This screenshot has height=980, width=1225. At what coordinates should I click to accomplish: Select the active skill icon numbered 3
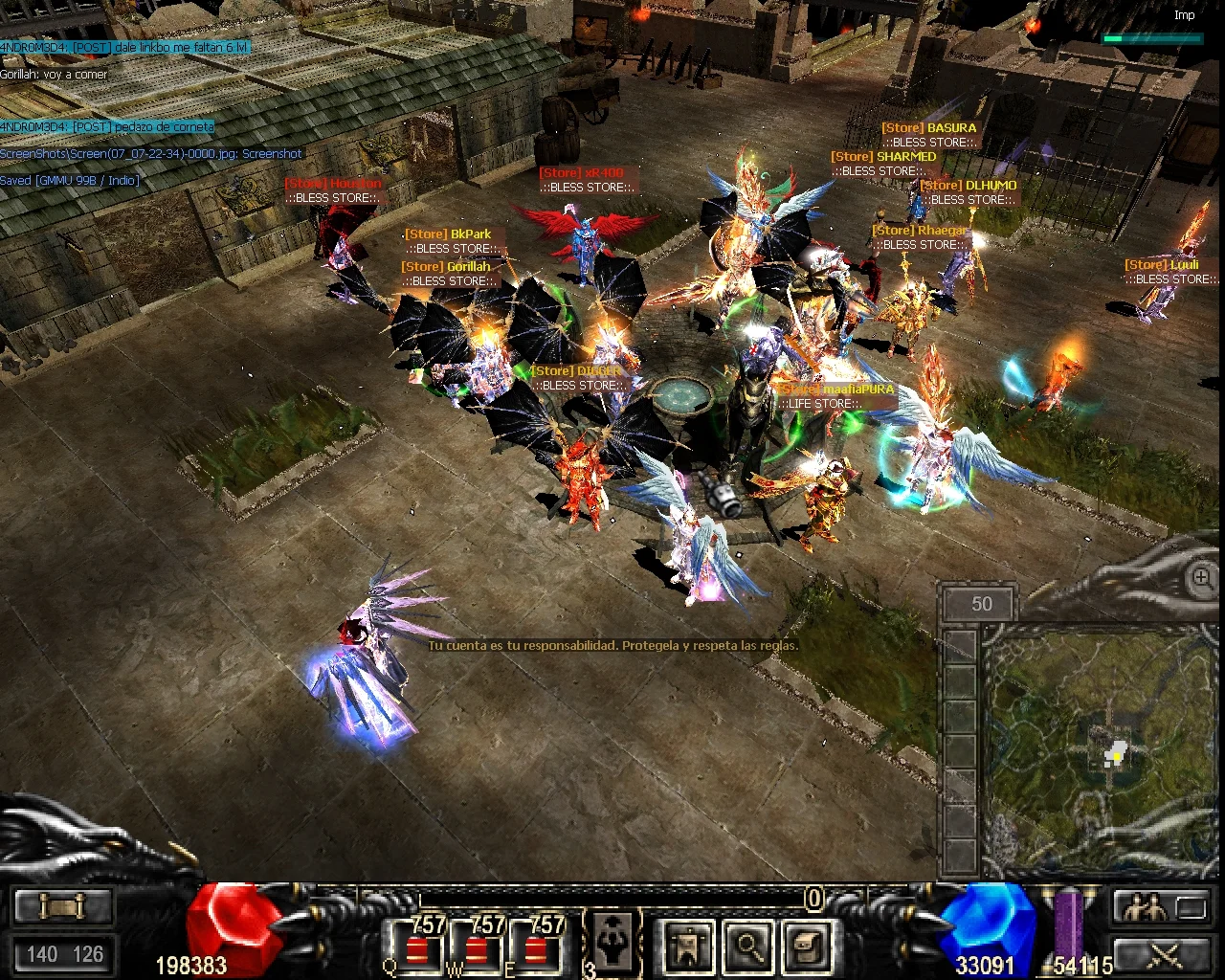611,944
